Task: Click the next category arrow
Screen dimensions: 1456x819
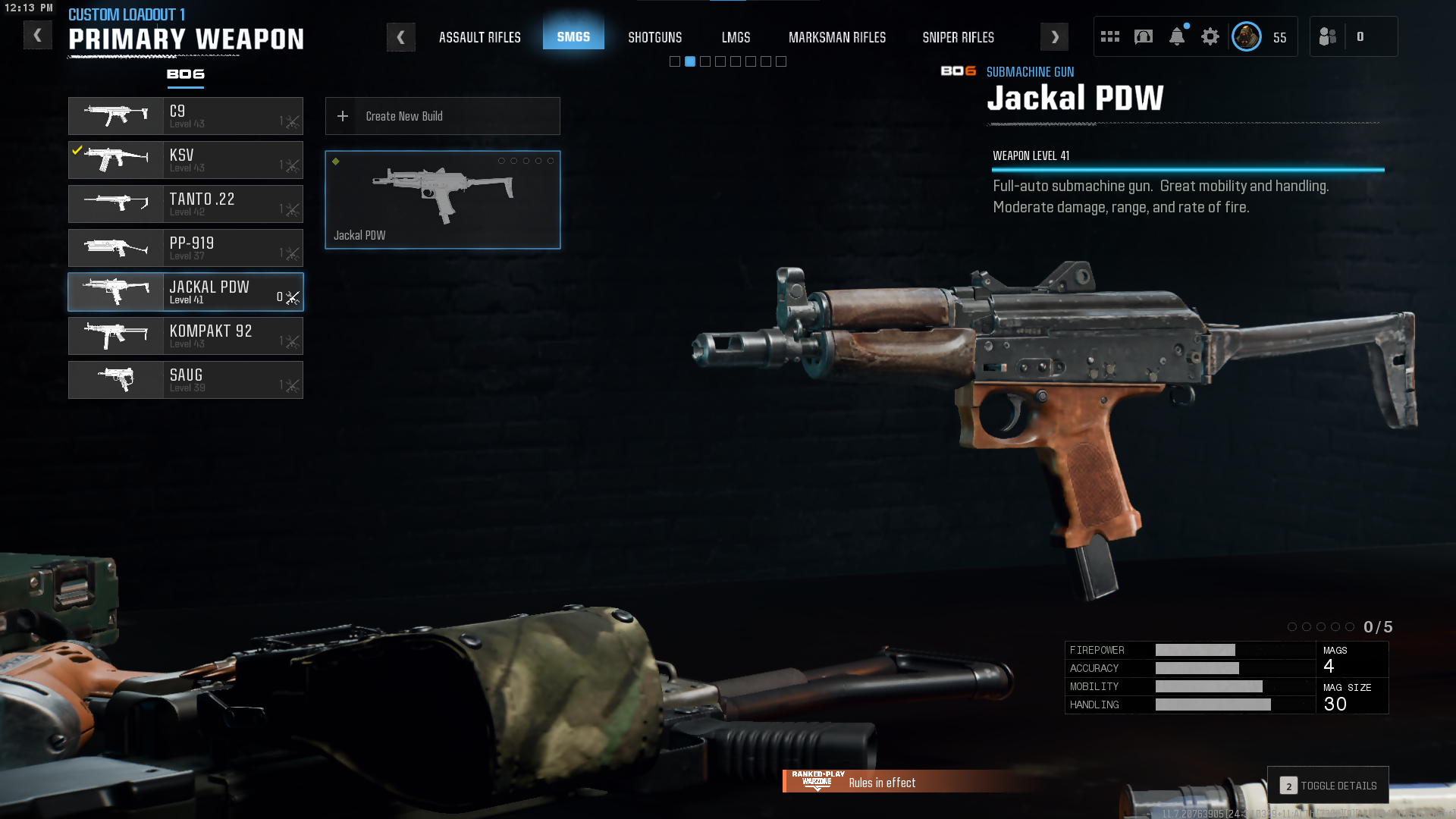Action: tap(1054, 37)
